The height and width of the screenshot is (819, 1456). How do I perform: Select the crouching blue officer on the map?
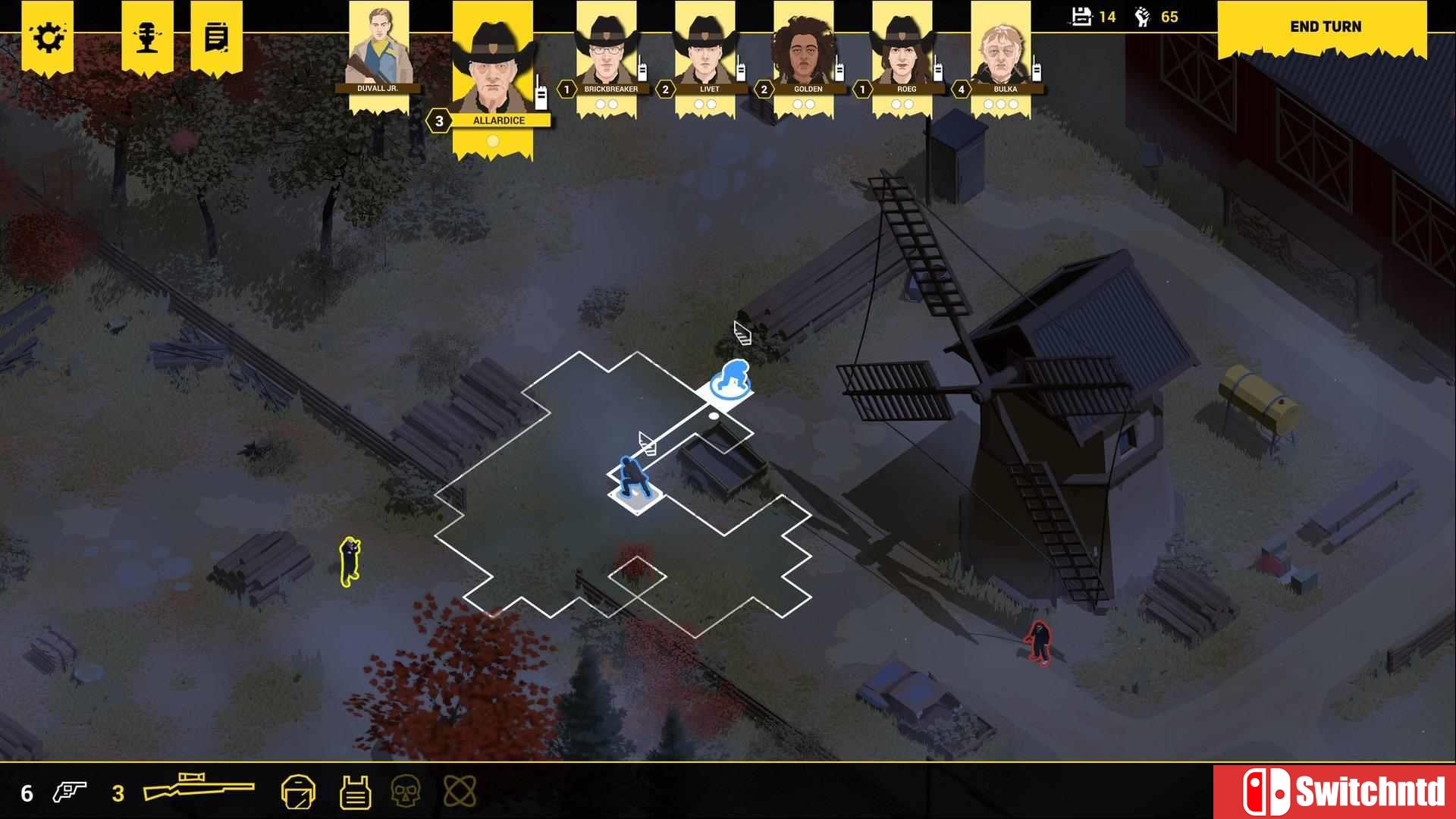click(x=632, y=478)
